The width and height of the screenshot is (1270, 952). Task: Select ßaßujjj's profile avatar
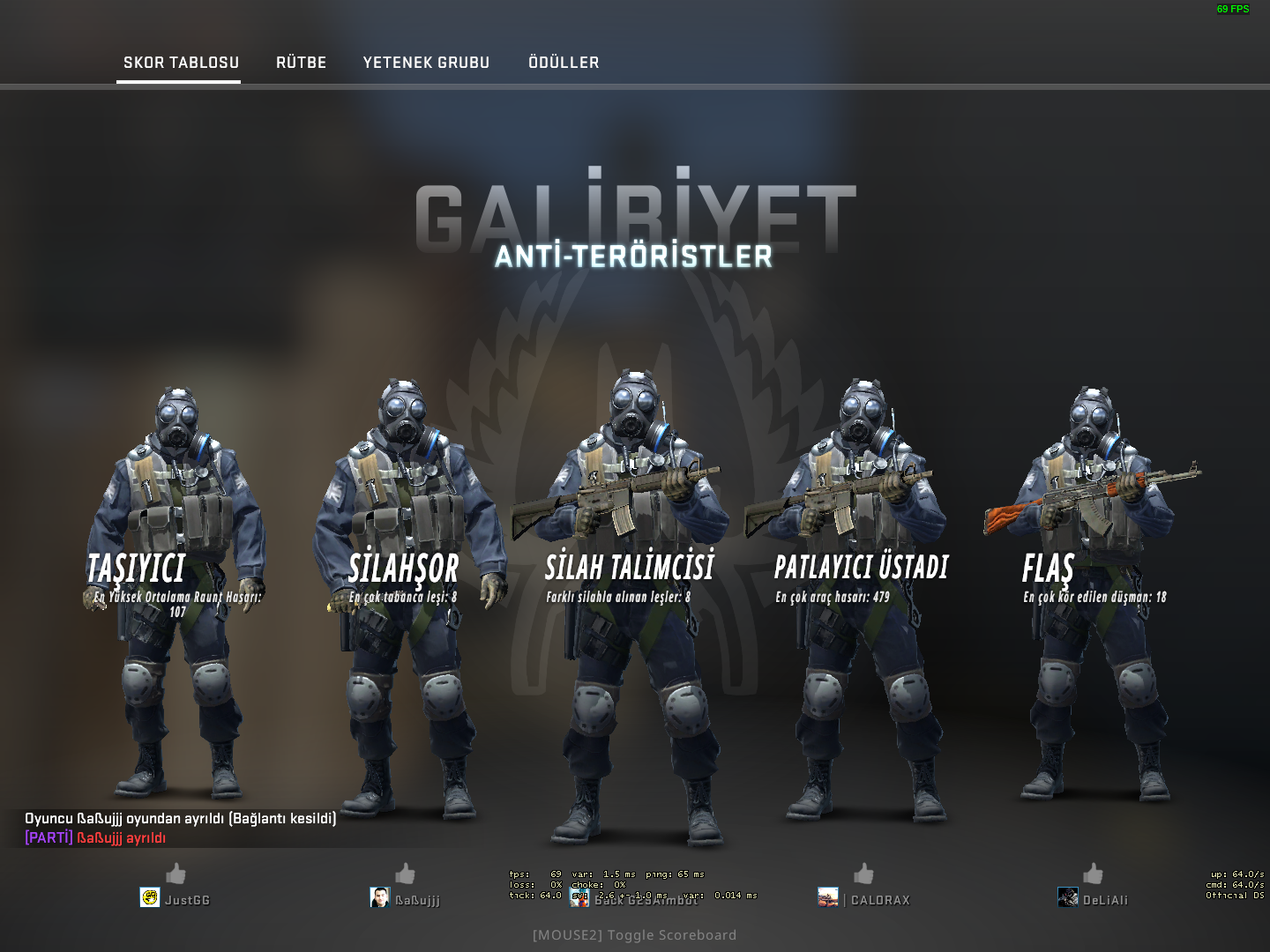click(379, 898)
